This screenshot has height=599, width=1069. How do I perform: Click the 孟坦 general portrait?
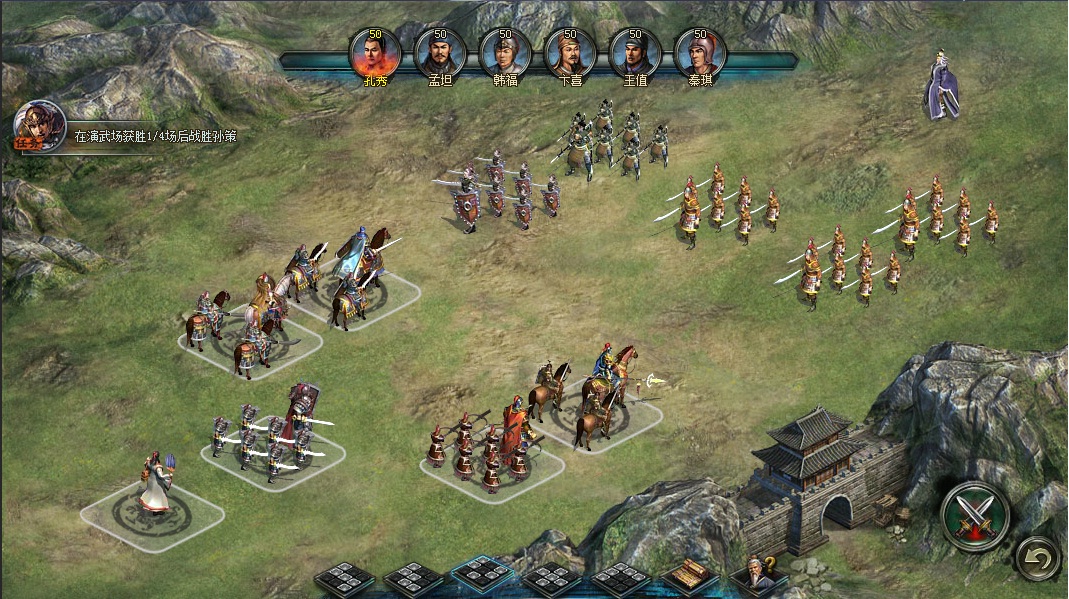coord(440,53)
